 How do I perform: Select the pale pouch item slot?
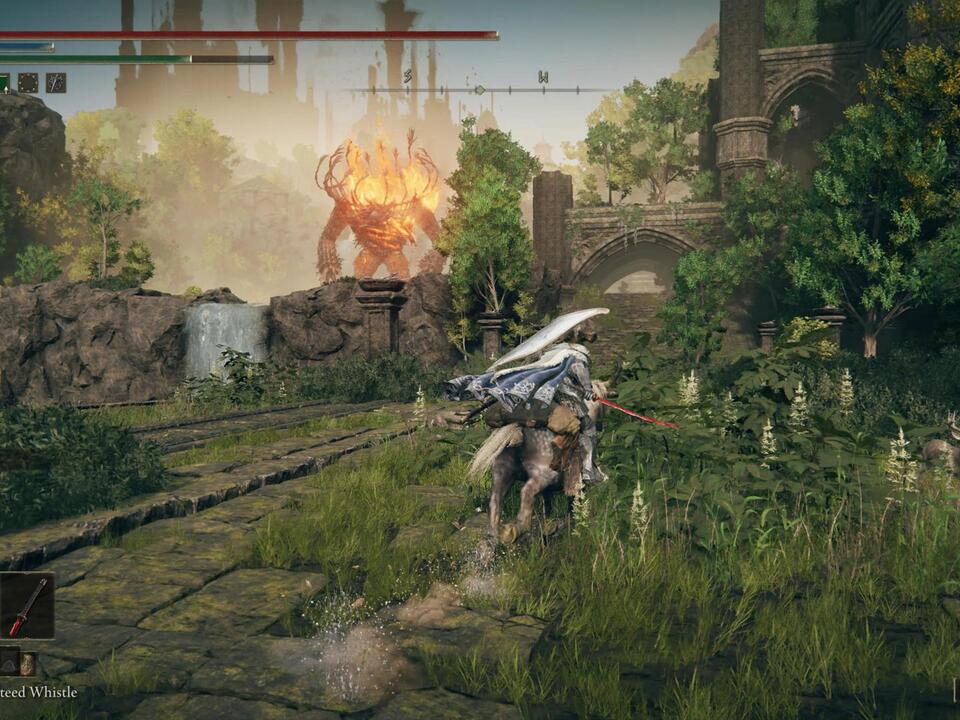[28, 663]
